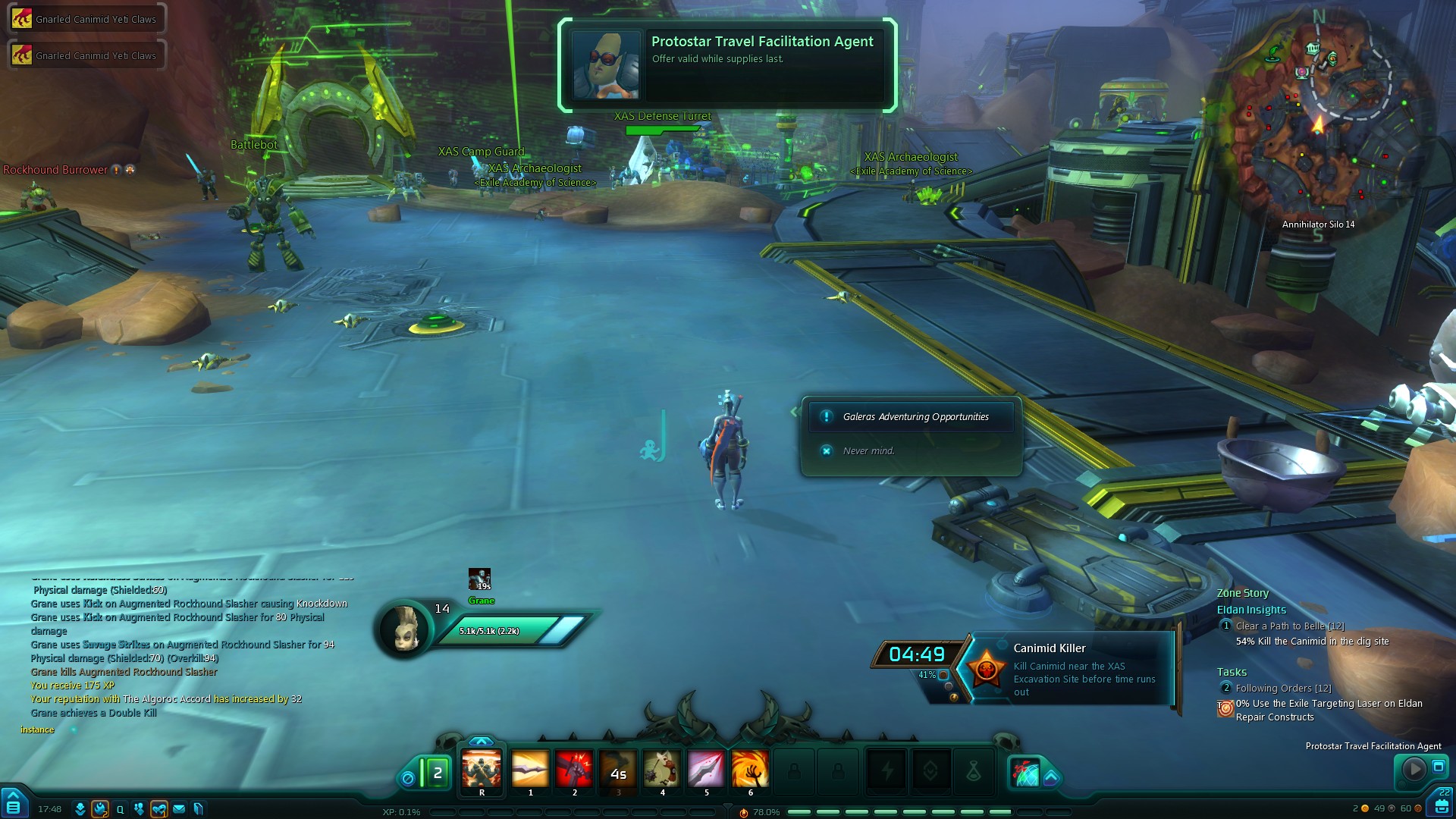This screenshot has width=1456, height=819.
Task: Select the Never mind dialogue option
Action: pos(868,451)
